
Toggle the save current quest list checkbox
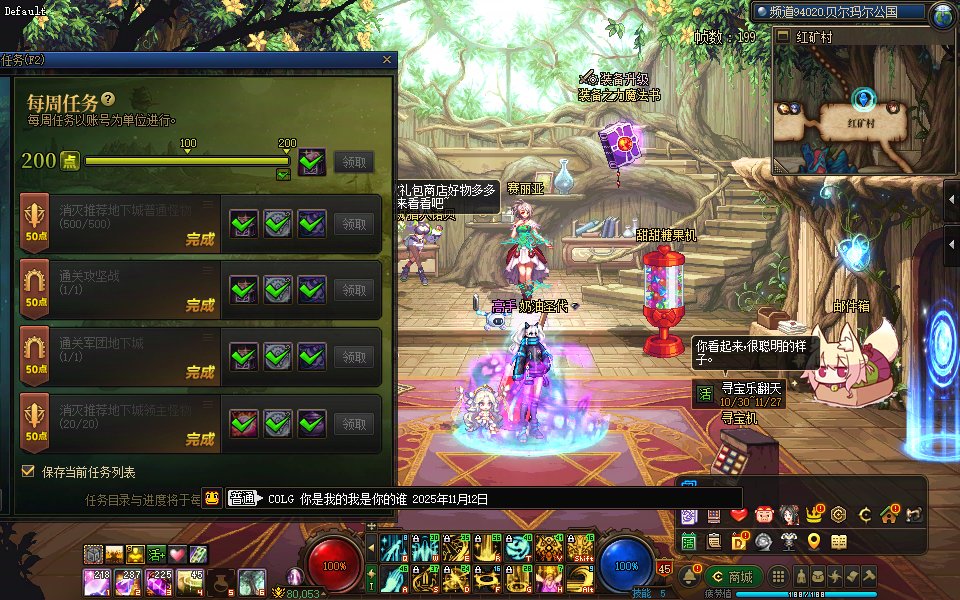(28, 471)
